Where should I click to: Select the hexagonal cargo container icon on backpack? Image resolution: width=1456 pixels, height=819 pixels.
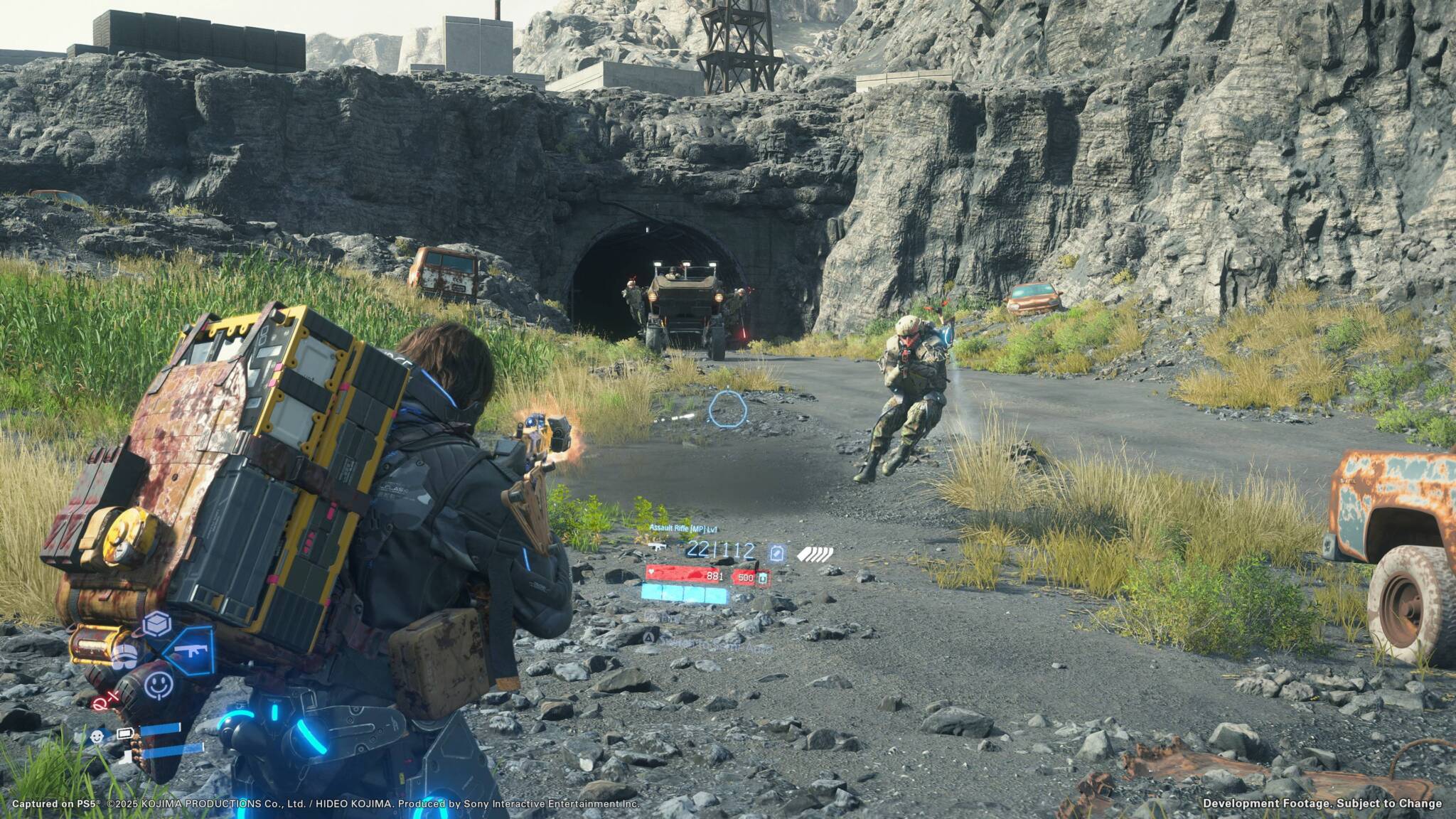[x=157, y=625]
